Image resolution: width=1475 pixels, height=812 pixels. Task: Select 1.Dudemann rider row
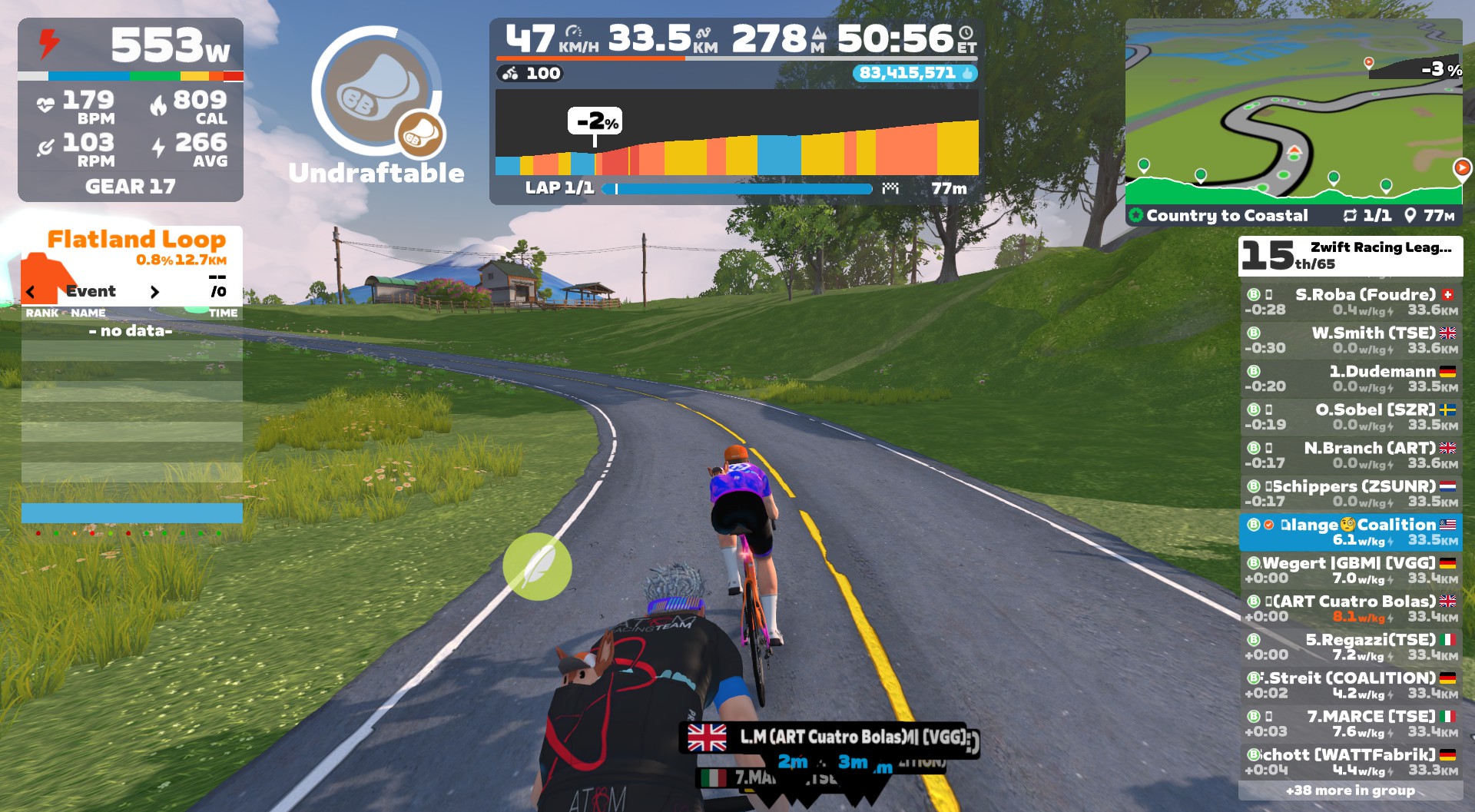pyautogui.click(x=1351, y=379)
